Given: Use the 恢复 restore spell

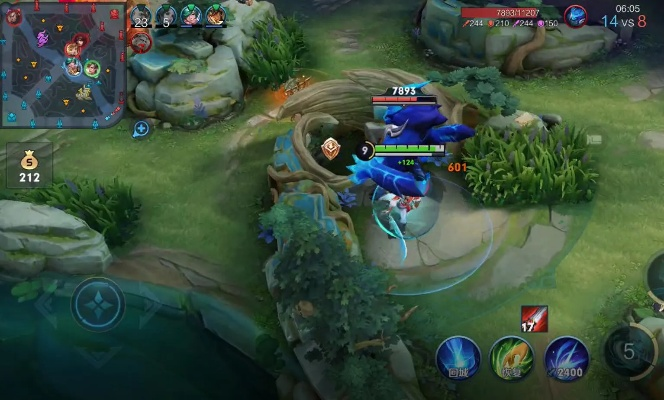Looking at the screenshot, I should pyautogui.click(x=511, y=358).
